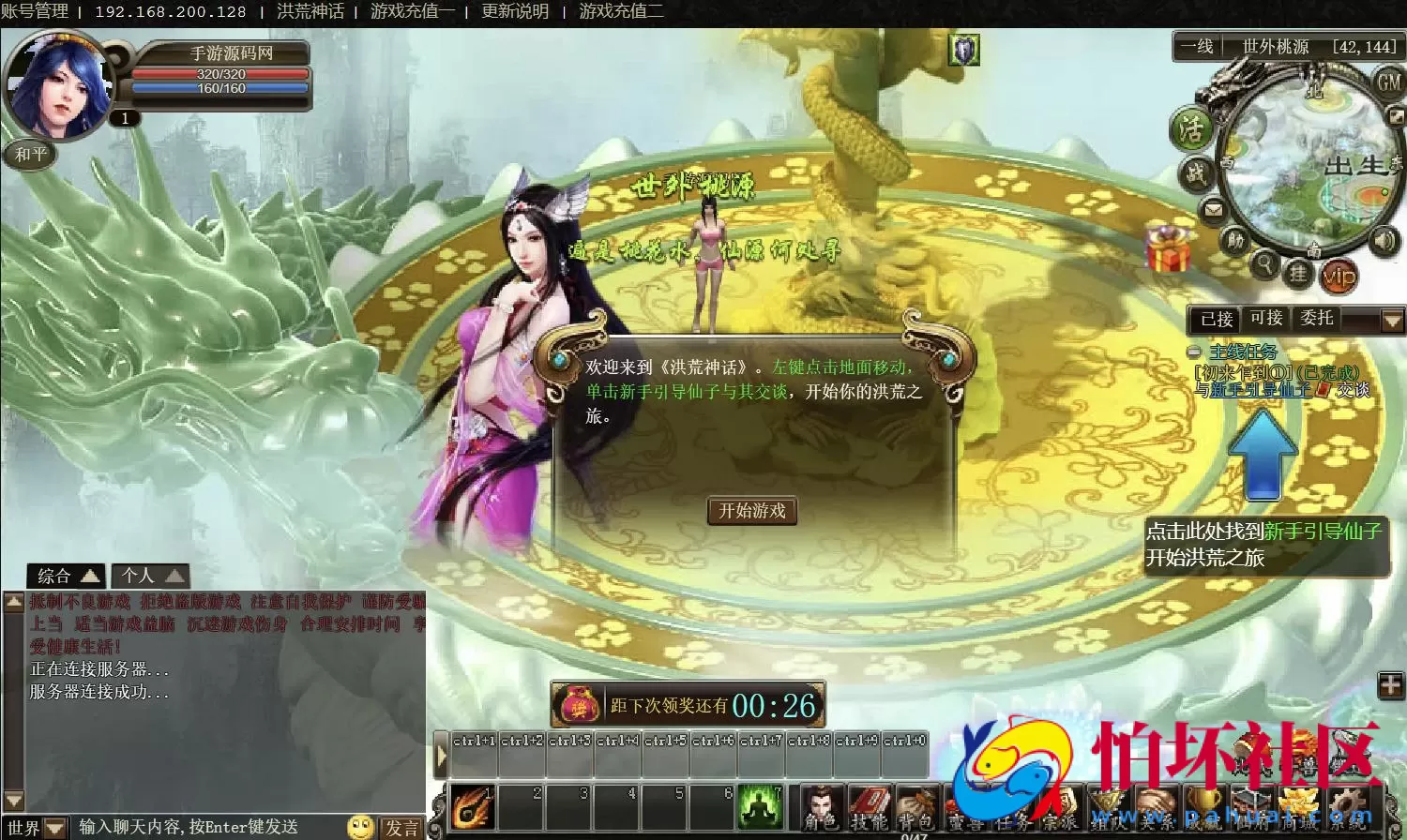
Task: Click the GM icon near the minimap
Action: [1388, 82]
